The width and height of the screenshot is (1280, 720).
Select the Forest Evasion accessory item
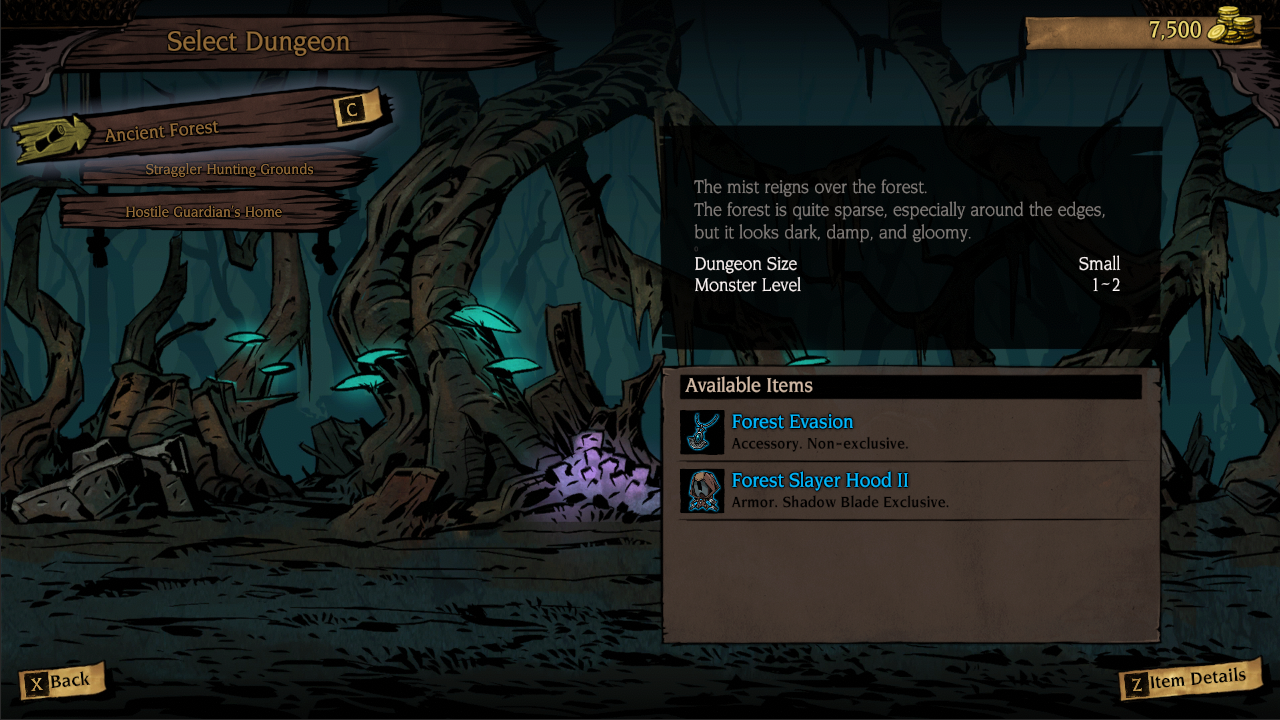pos(792,431)
